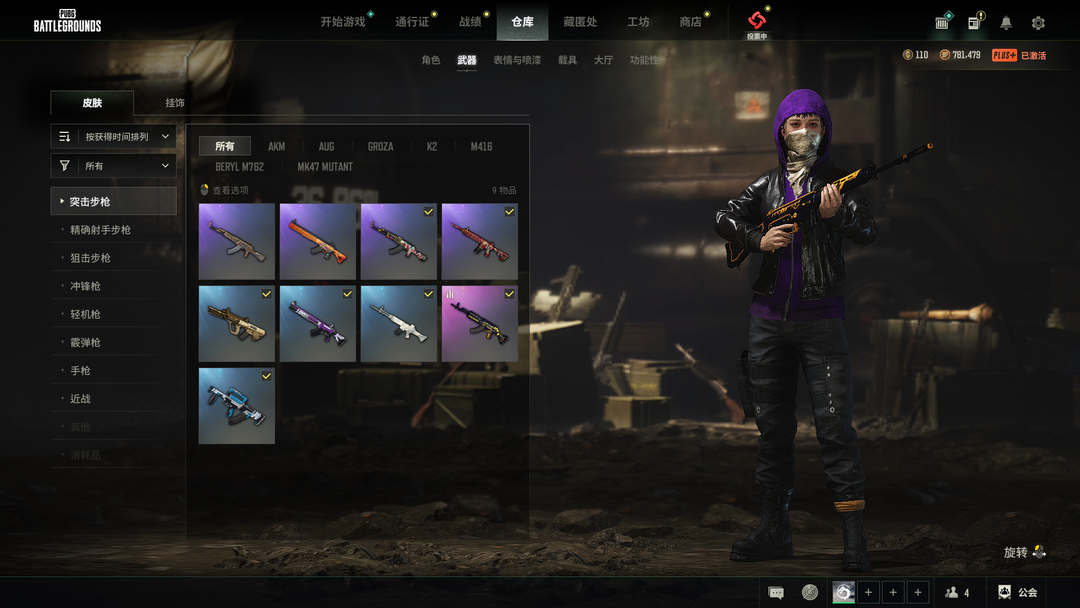Select the 手枪 pistol category
Viewport: 1080px width, 608px height.
[80, 371]
